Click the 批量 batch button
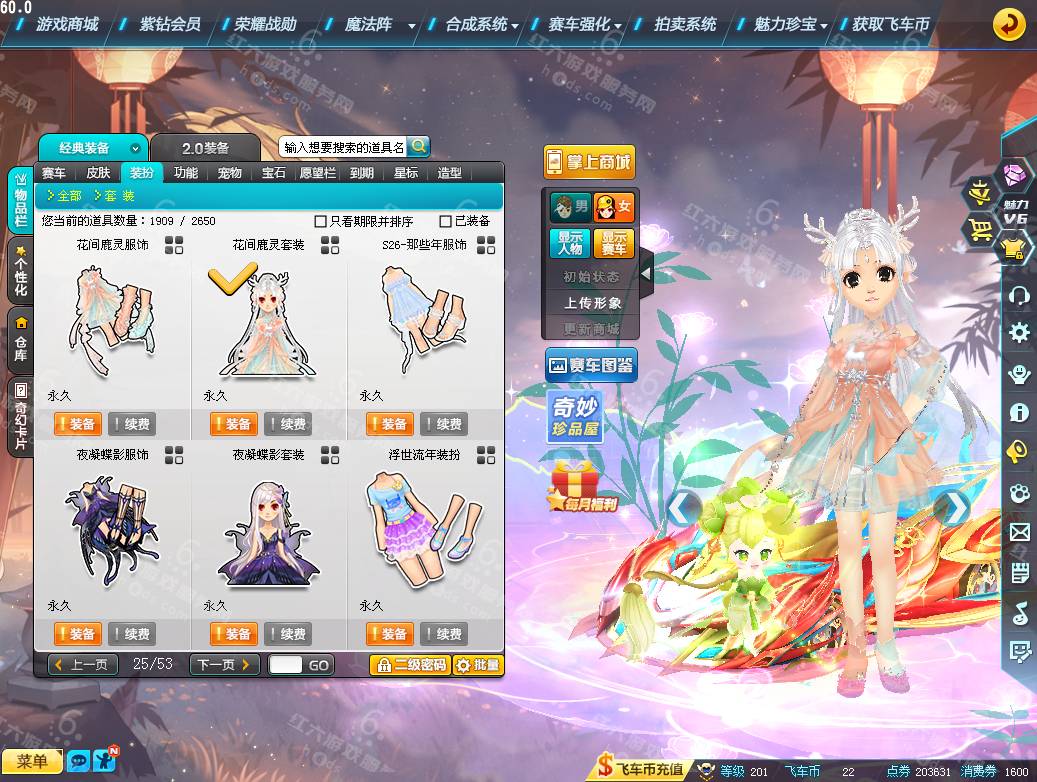Screen dimensions: 1037x782 coord(478,665)
